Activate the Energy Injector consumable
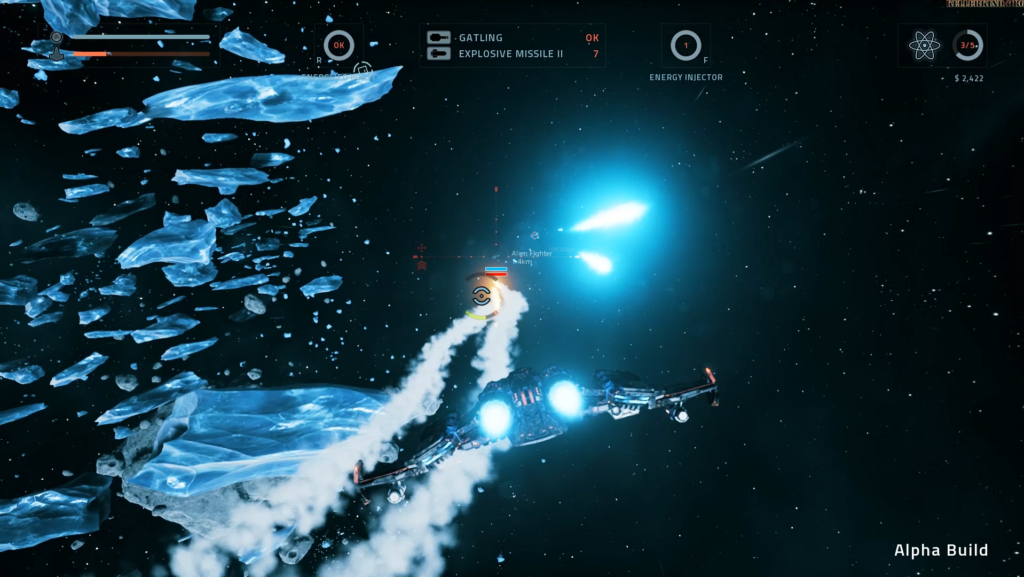The image size is (1024, 577). [x=685, y=45]
